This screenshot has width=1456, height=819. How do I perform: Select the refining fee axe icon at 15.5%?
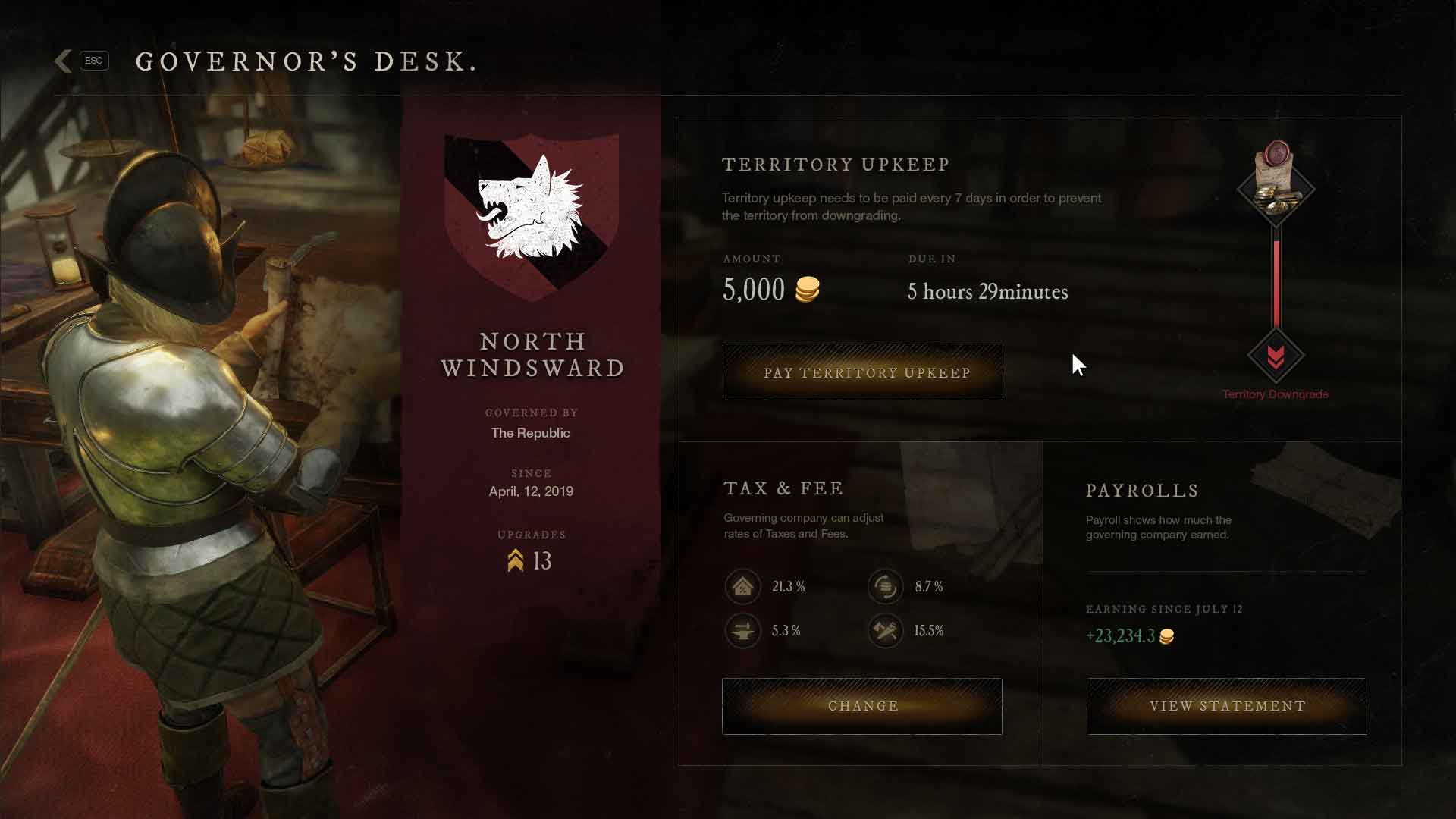(886, 630)
